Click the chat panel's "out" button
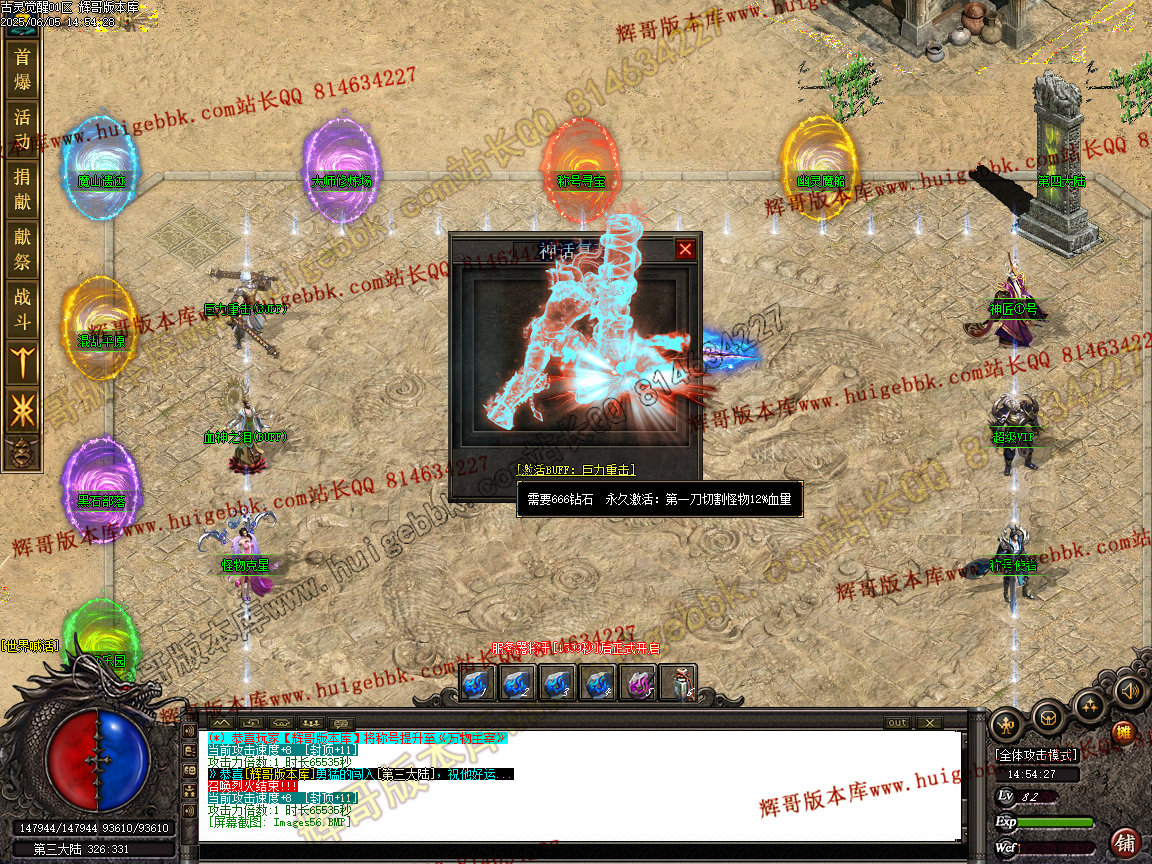This screenshot has width=1152, height=864. click(x=897, y=722)
